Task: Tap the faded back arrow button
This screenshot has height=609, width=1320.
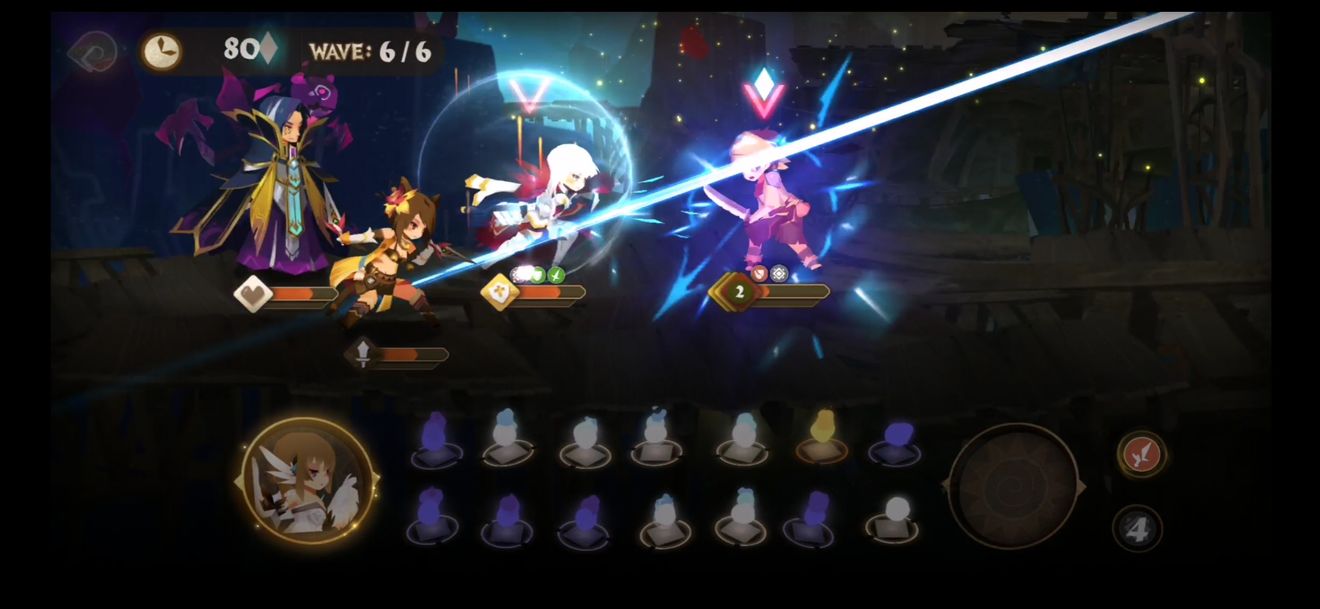Action: pyautogui.click(x=92, y=51)
